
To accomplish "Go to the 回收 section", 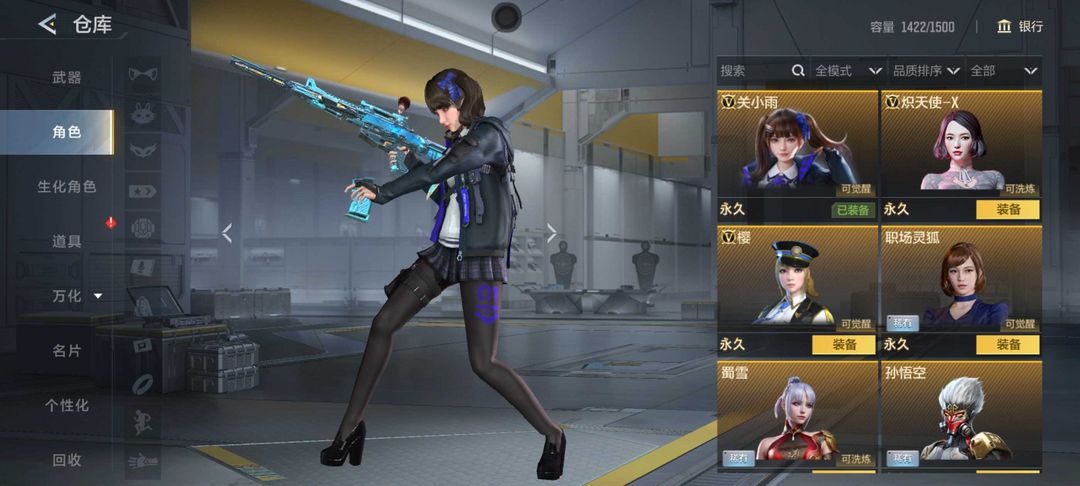I will point(66,460).
